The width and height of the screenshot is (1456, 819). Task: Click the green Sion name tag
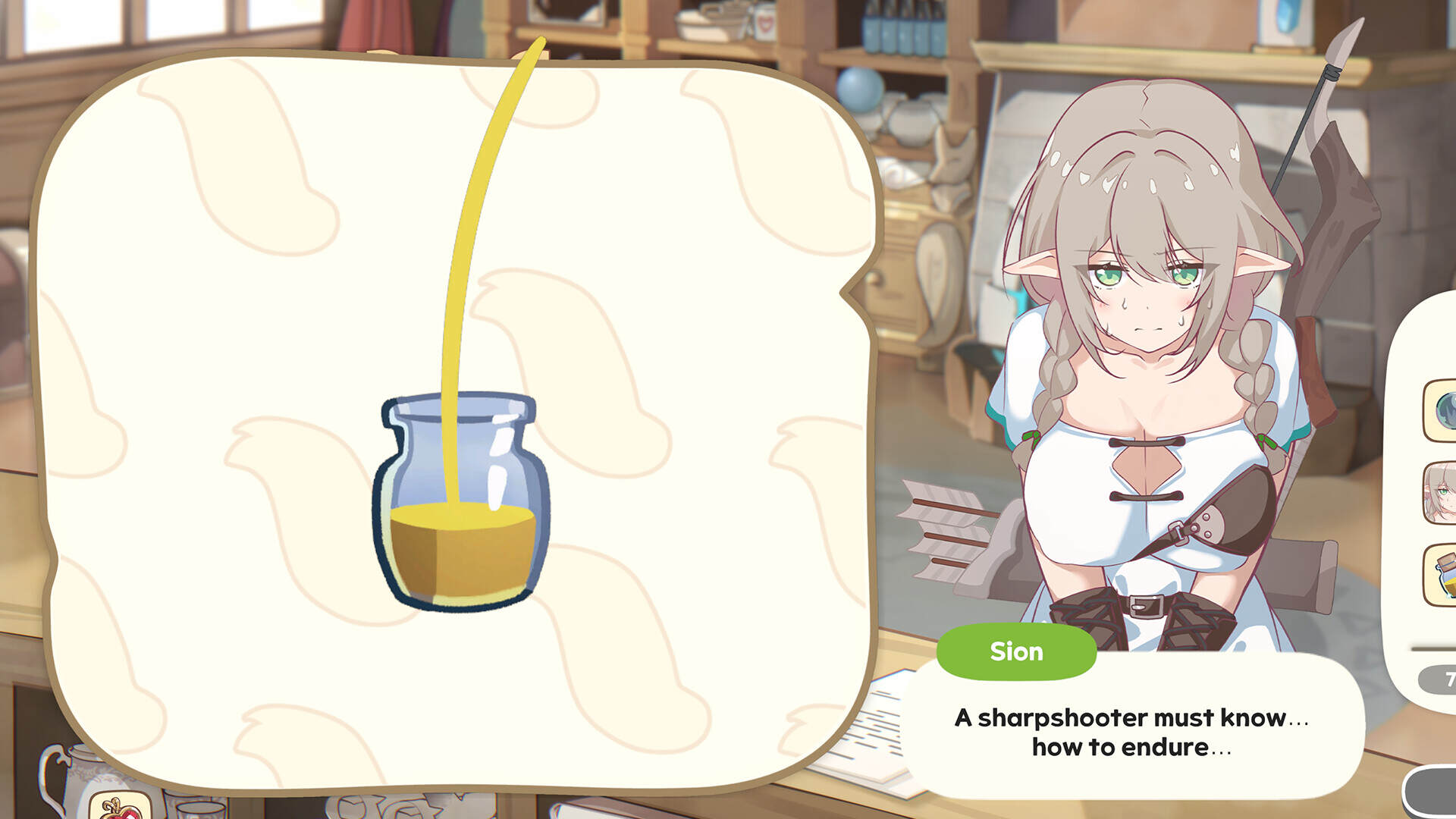click(1015, 651)
